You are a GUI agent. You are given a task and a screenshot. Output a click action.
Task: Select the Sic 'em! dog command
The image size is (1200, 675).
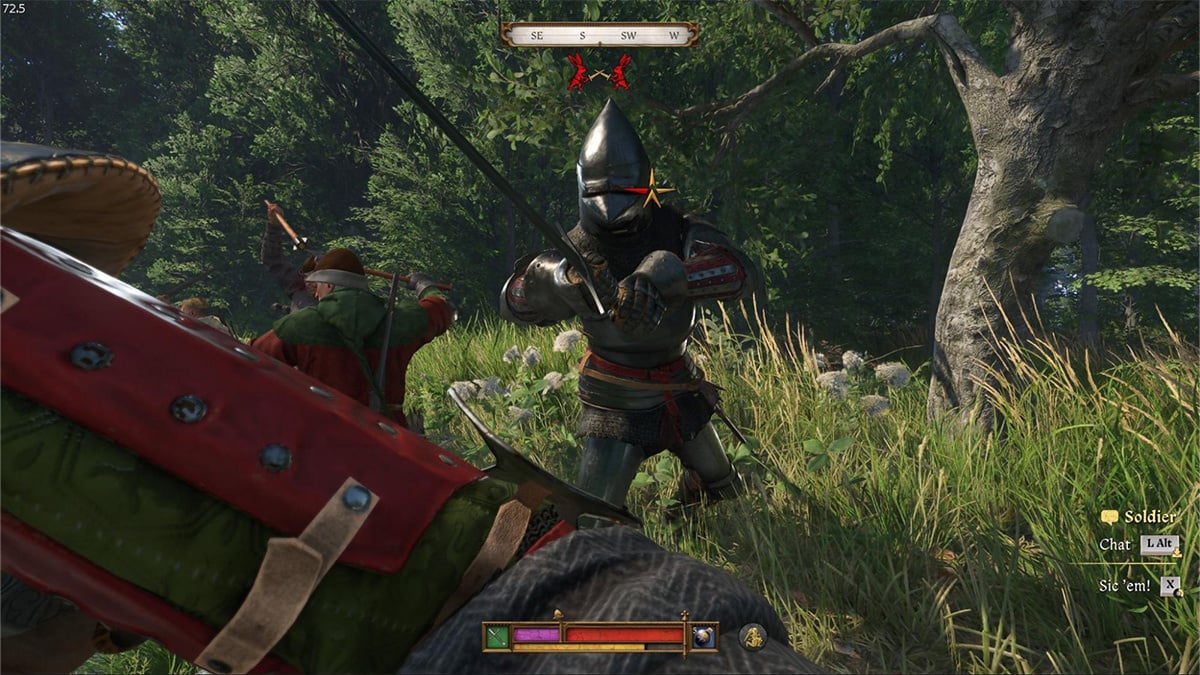click(1125, 586)
